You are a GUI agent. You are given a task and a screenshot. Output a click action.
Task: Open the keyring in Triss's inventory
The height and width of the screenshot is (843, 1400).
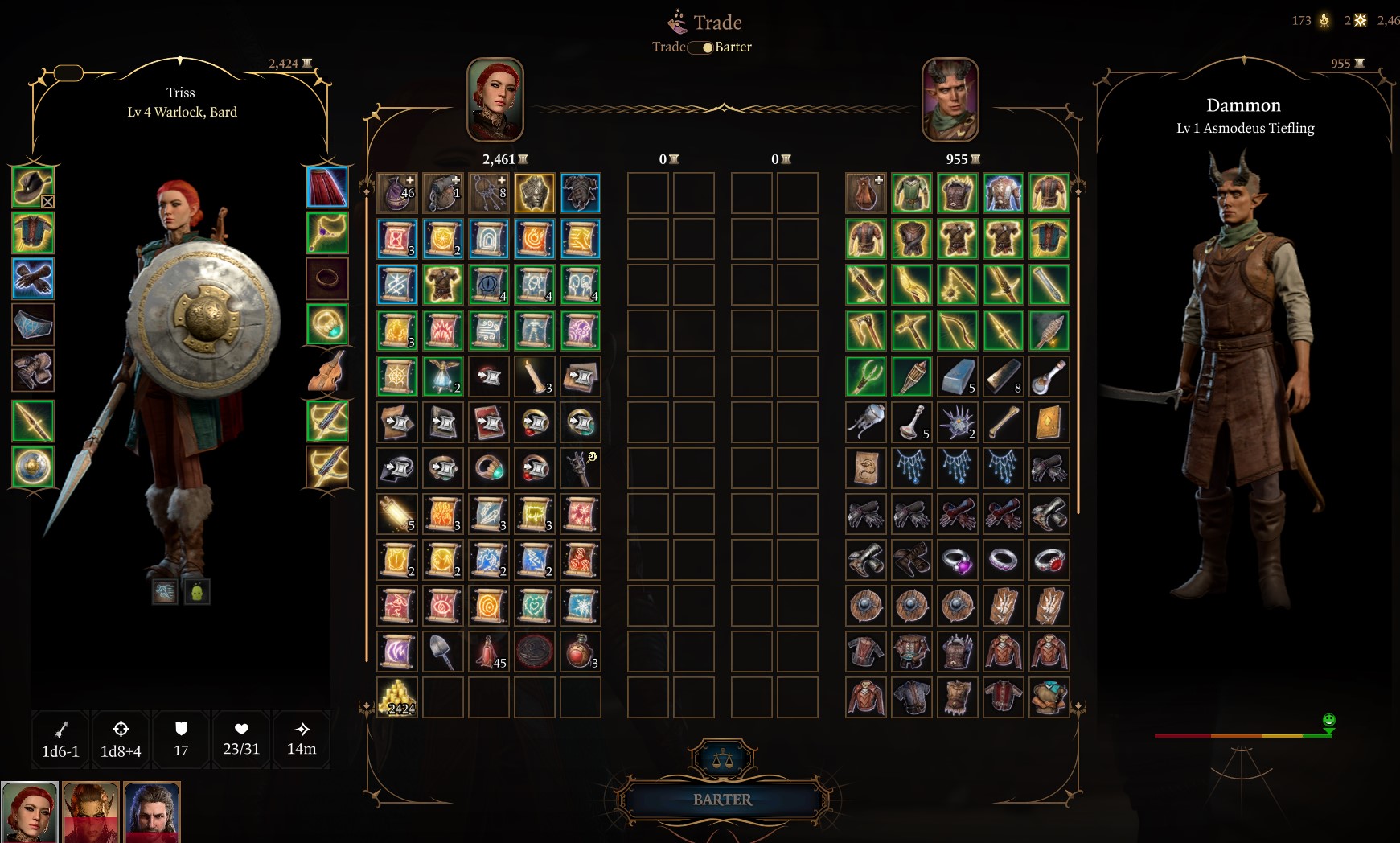click(x=490, y=192)
